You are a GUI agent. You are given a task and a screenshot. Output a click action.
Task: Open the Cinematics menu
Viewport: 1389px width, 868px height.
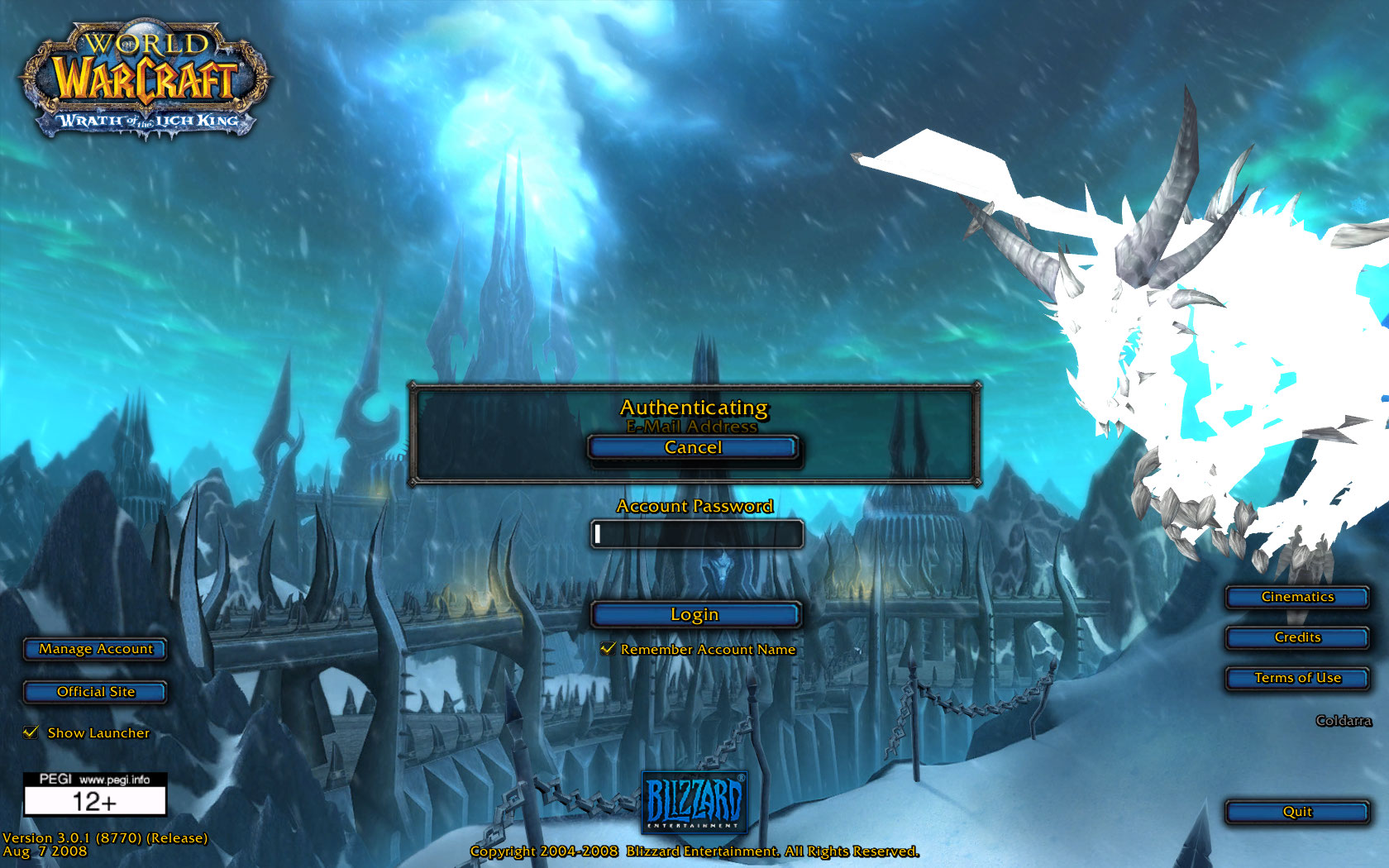pos(1296,597)
